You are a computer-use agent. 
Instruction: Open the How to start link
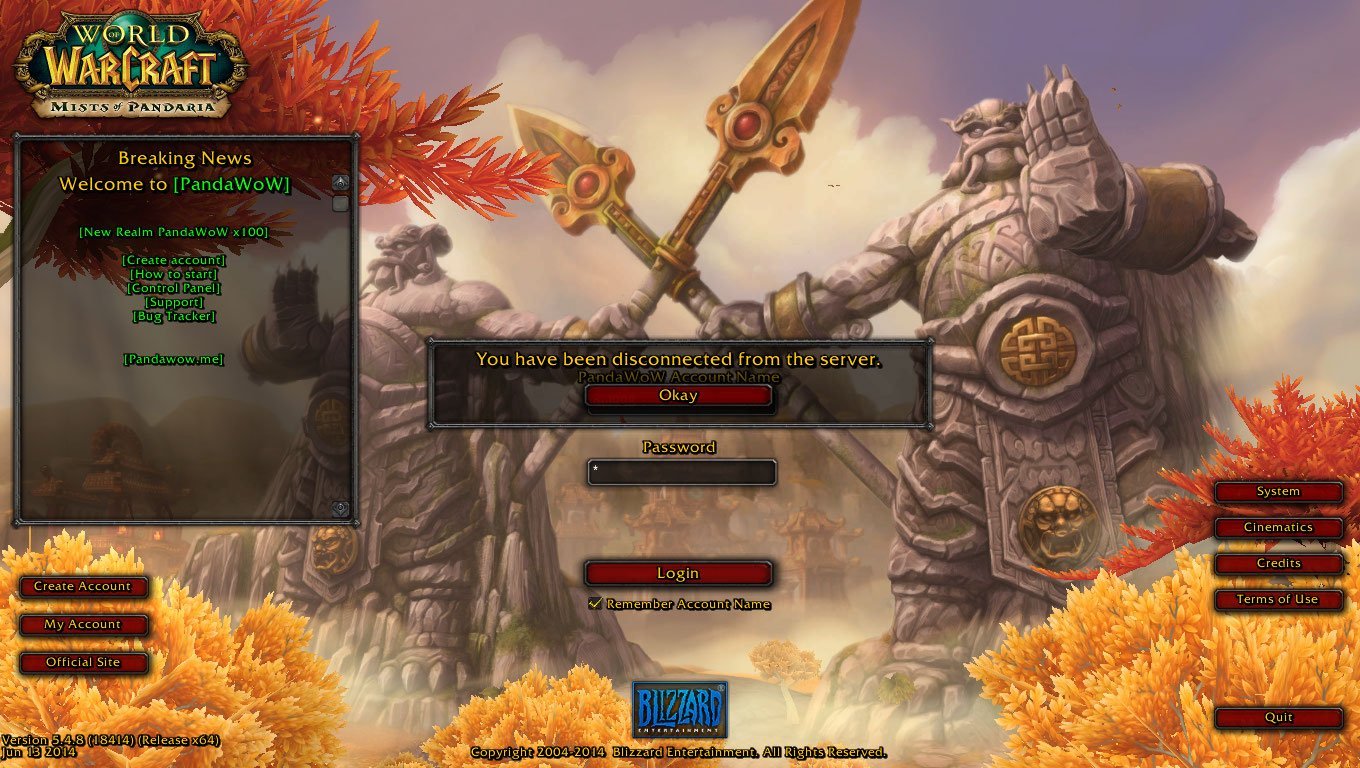[174, 274]
